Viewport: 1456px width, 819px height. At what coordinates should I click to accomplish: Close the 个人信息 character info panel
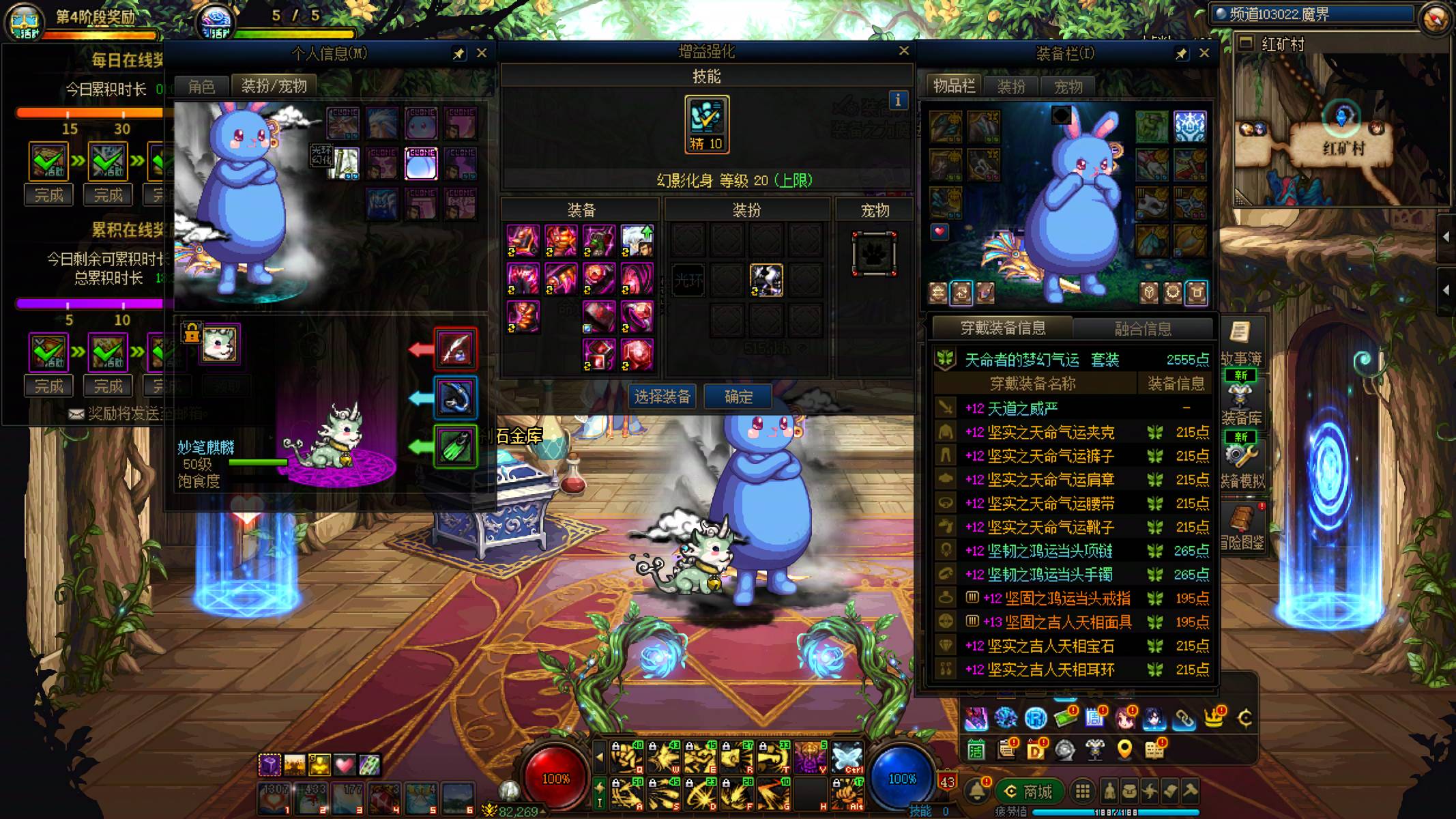[x=482, y=53]
